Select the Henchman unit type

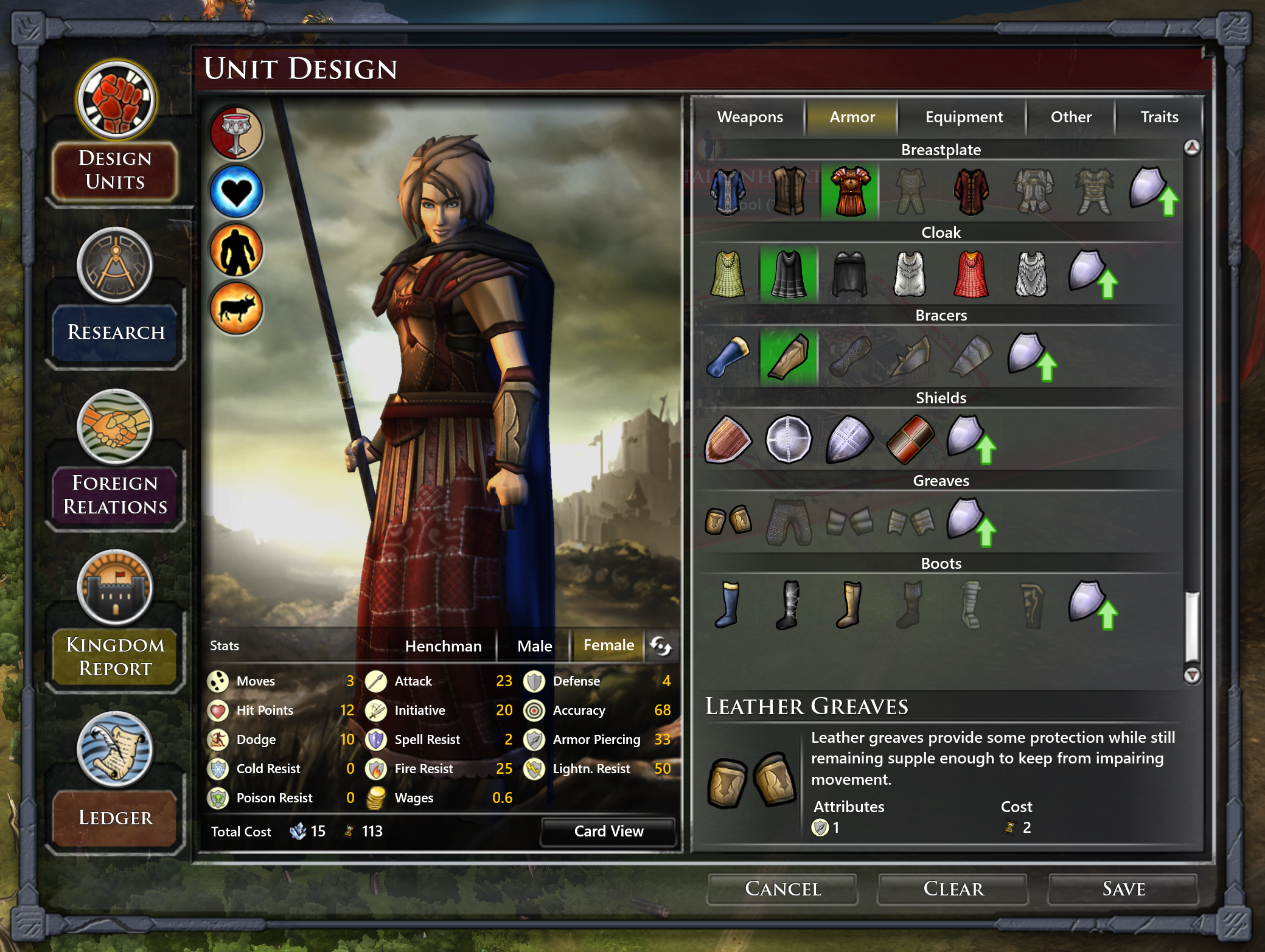pyautogui.click(x=443, y=645)
